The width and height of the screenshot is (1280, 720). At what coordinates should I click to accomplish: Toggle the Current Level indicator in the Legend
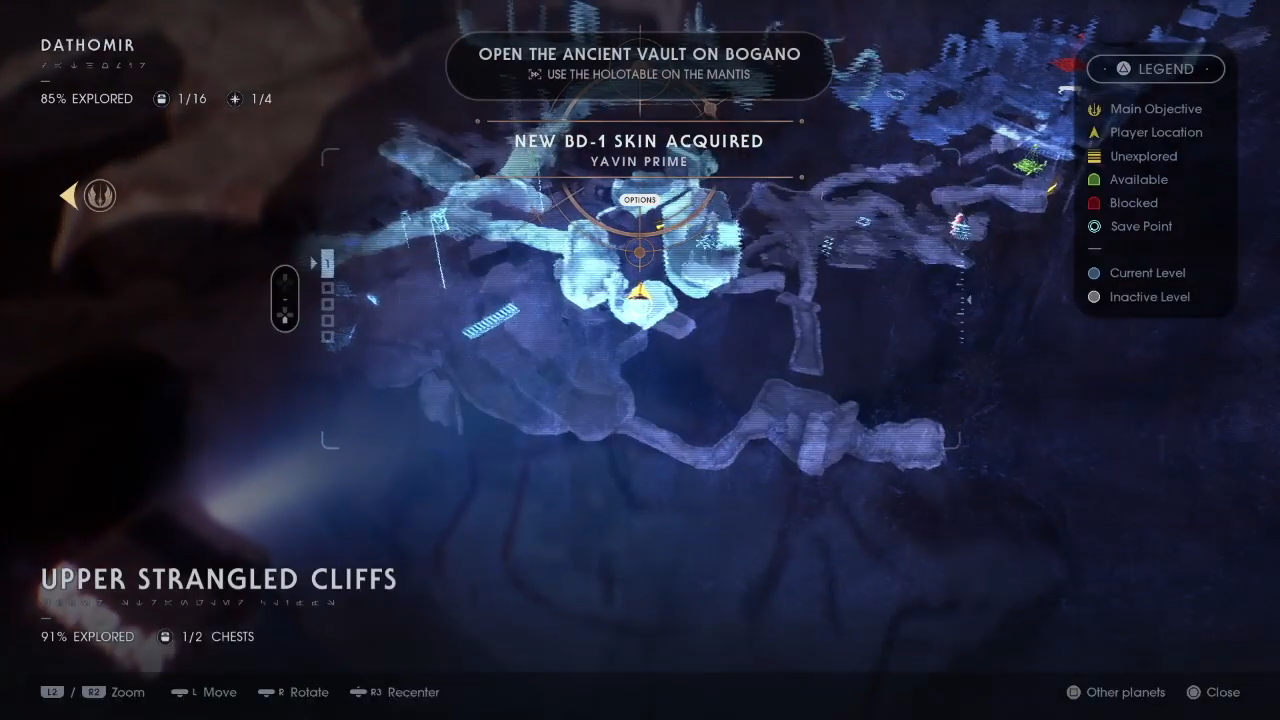coord(1094,272)
